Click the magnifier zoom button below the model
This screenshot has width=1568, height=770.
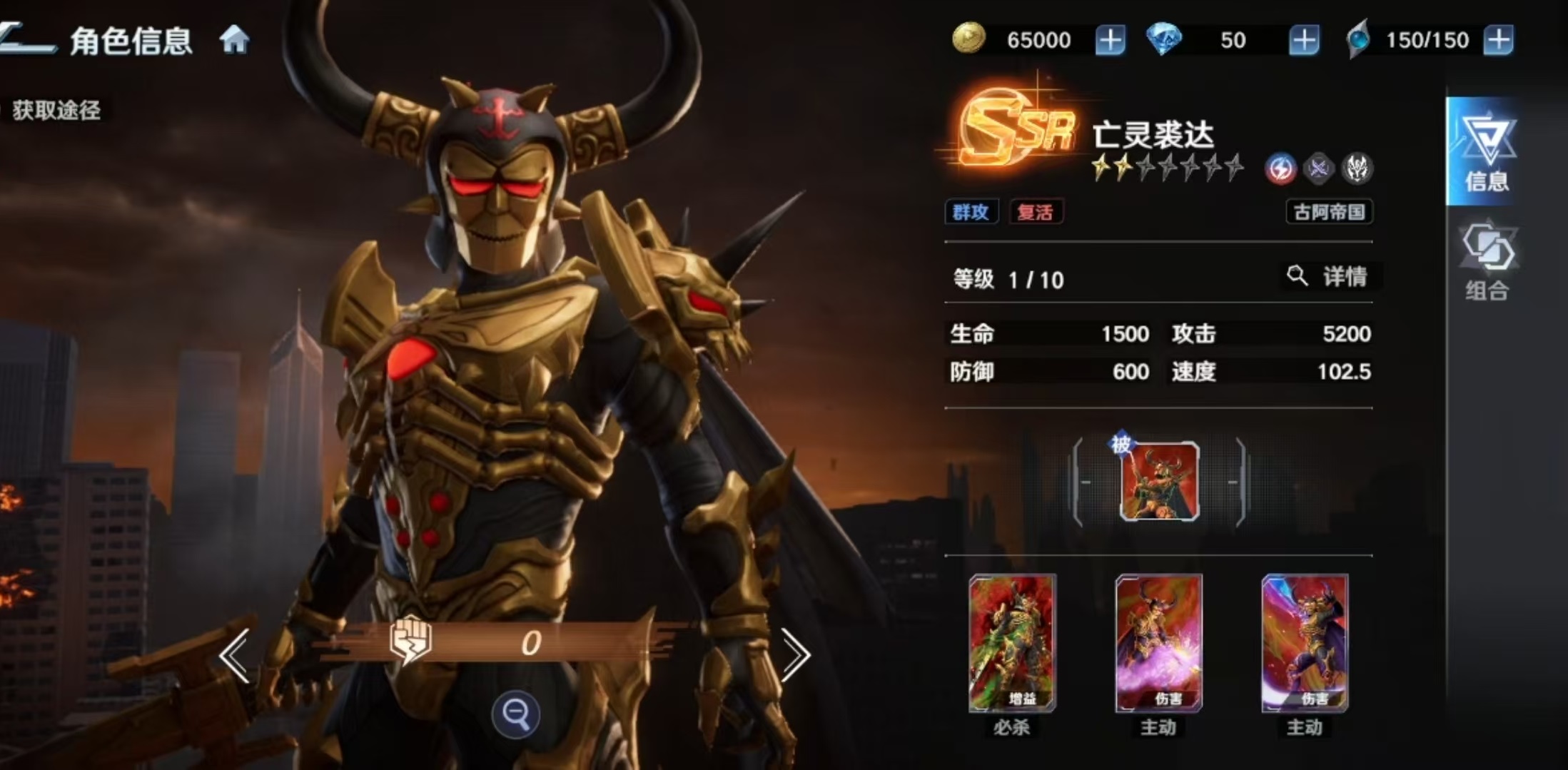tap(515, 713)
